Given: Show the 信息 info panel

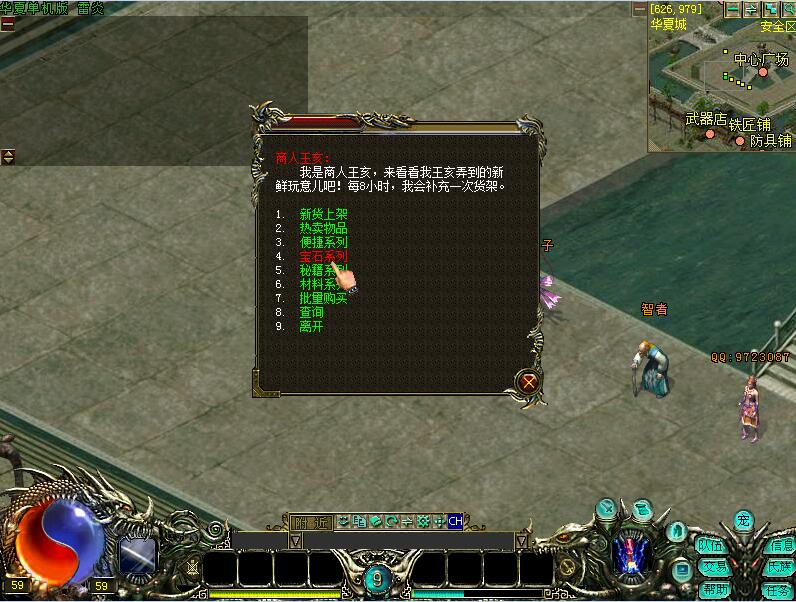Looking at the screenshot, I should pyautogui.click(x=778, y=546).
